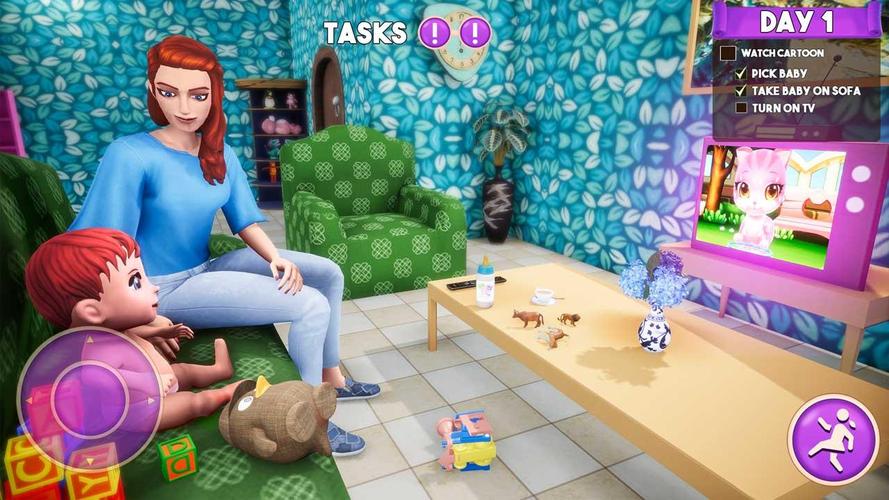Tap the purple running-figure action button
Viewport: 889px width, 500px height.
[x=826, y=439]
